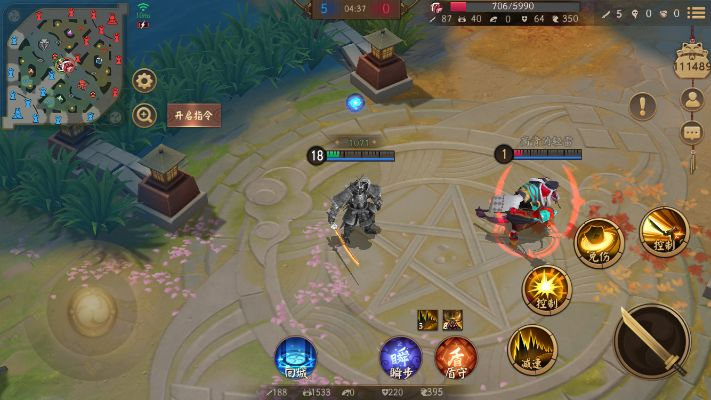Screen dimensions: 711x400
Task: Cast the 减速 spike skill
Action: [531, 349]
